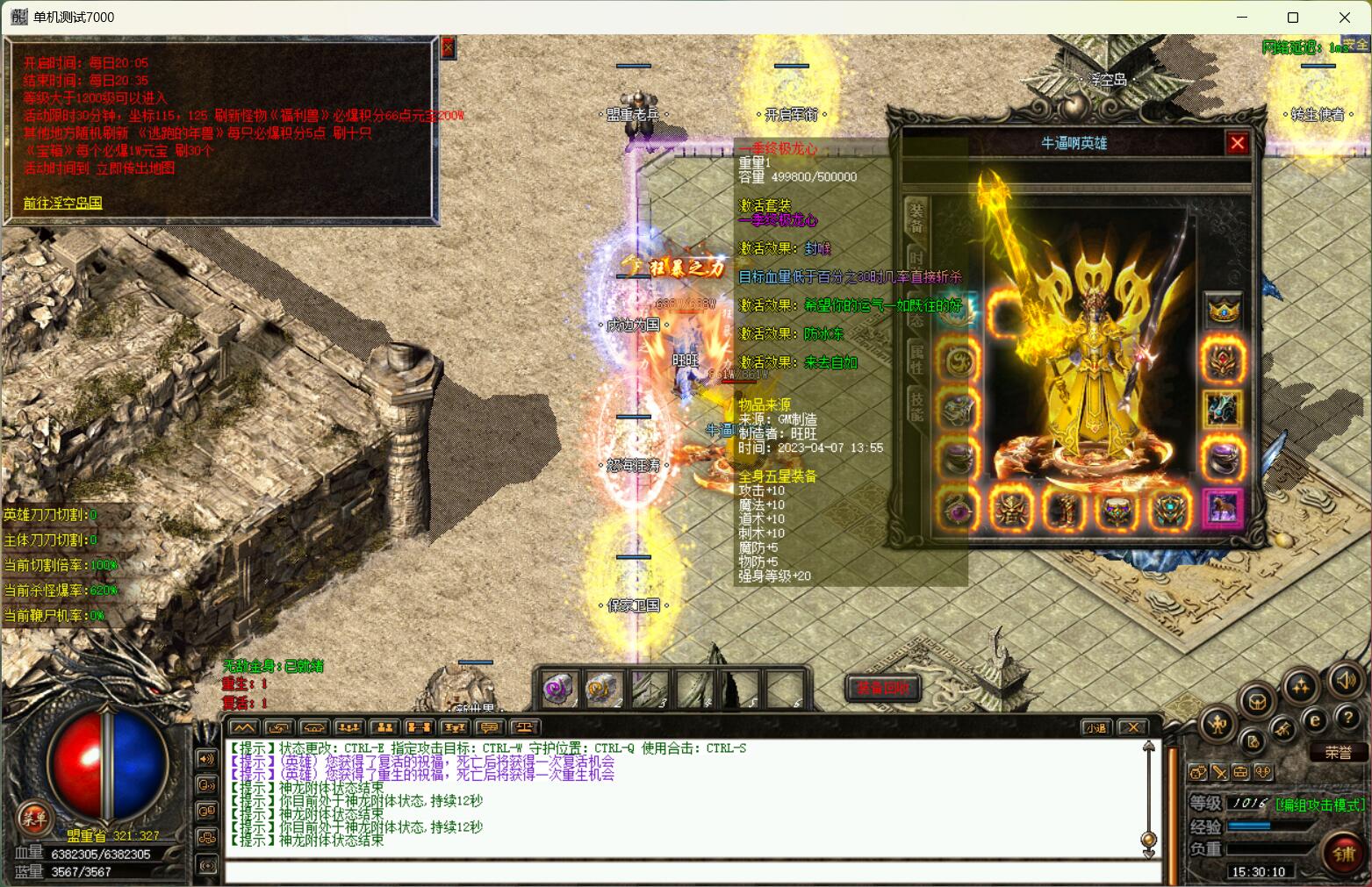The height and width of the screenshot is (887, 1372).
Task: Switch to the 属性 attributes tab
Action: [x=916, y=360]
